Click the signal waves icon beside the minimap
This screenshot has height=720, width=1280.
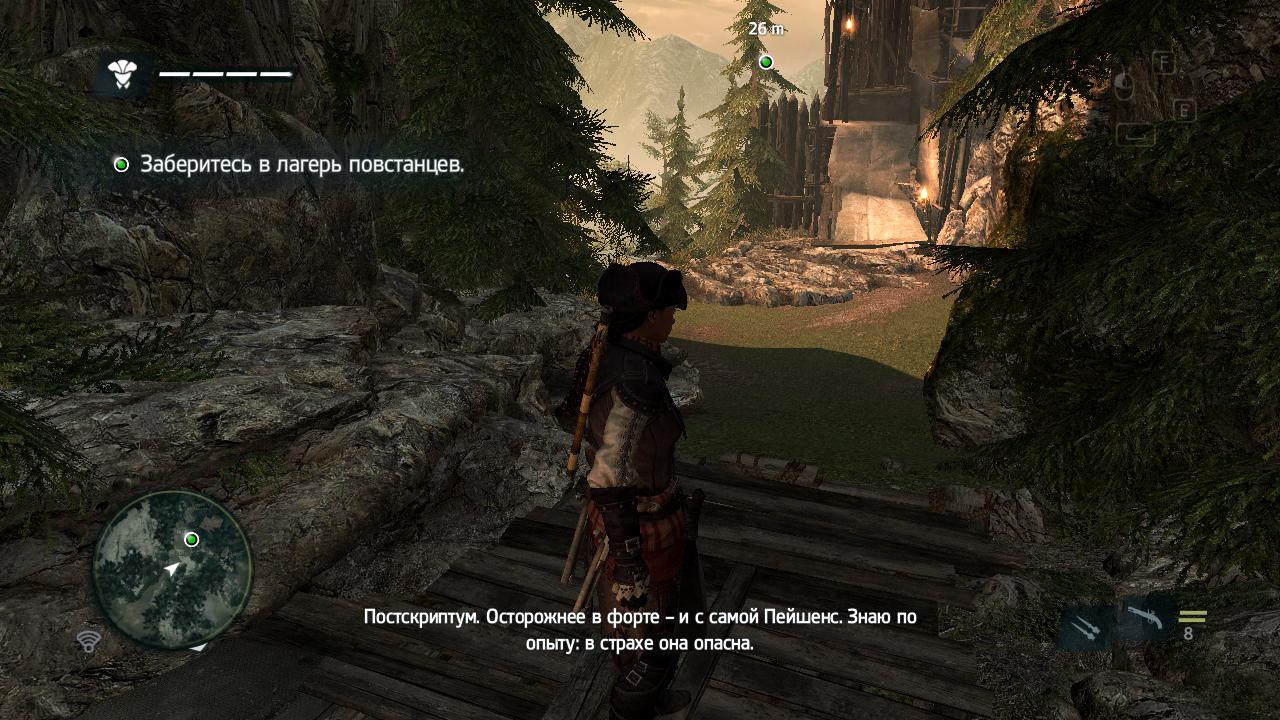click(88, 641)
